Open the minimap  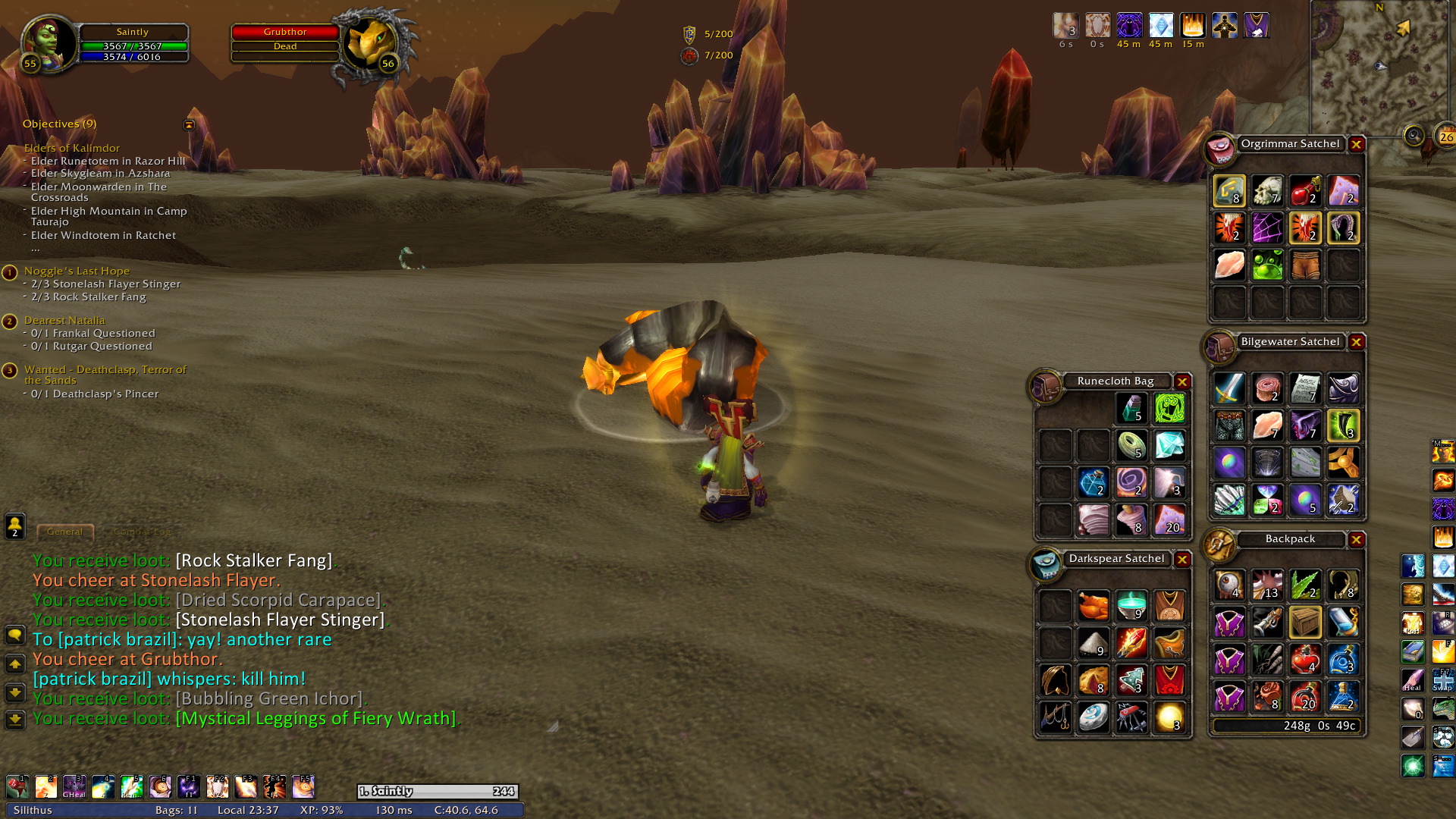tap(1380, 68)
